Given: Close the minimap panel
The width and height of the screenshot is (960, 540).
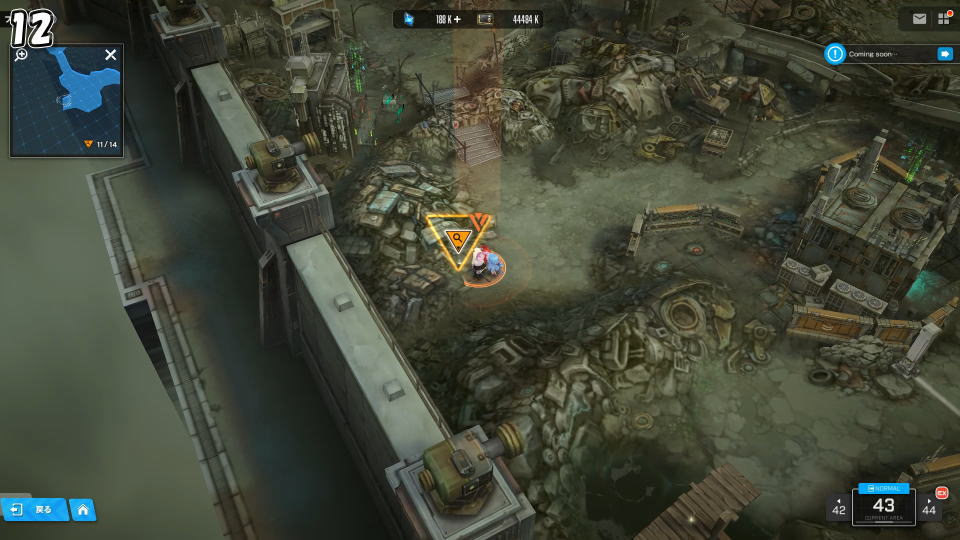Looking at the screenshot, I should 111,55.
